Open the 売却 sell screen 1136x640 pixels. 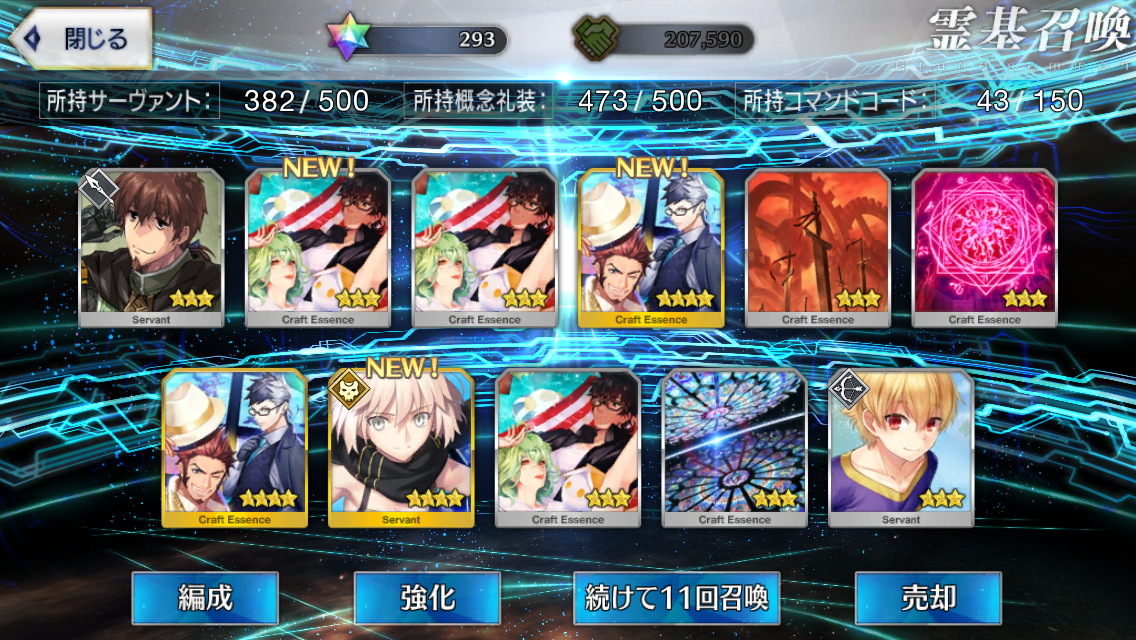click(x=928, y=598)
